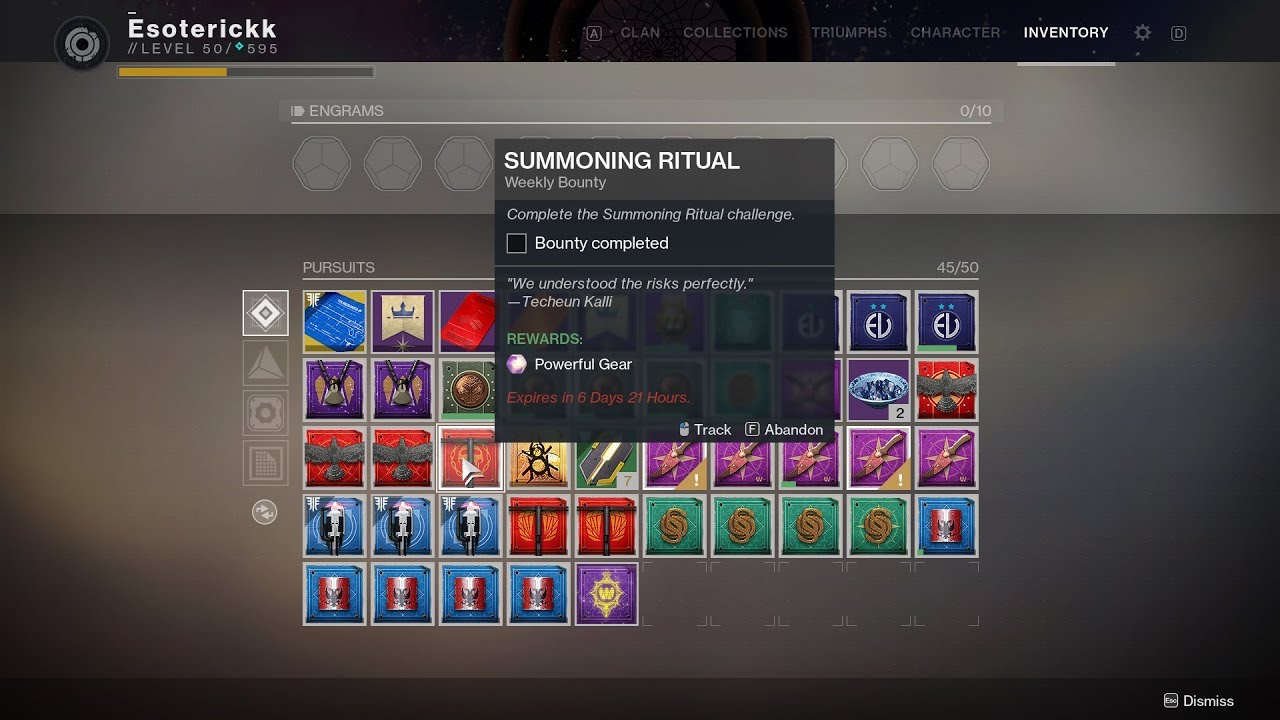
Task: Select the Pursuits diamond icon in left sidebar
Action: click(265, 311)
